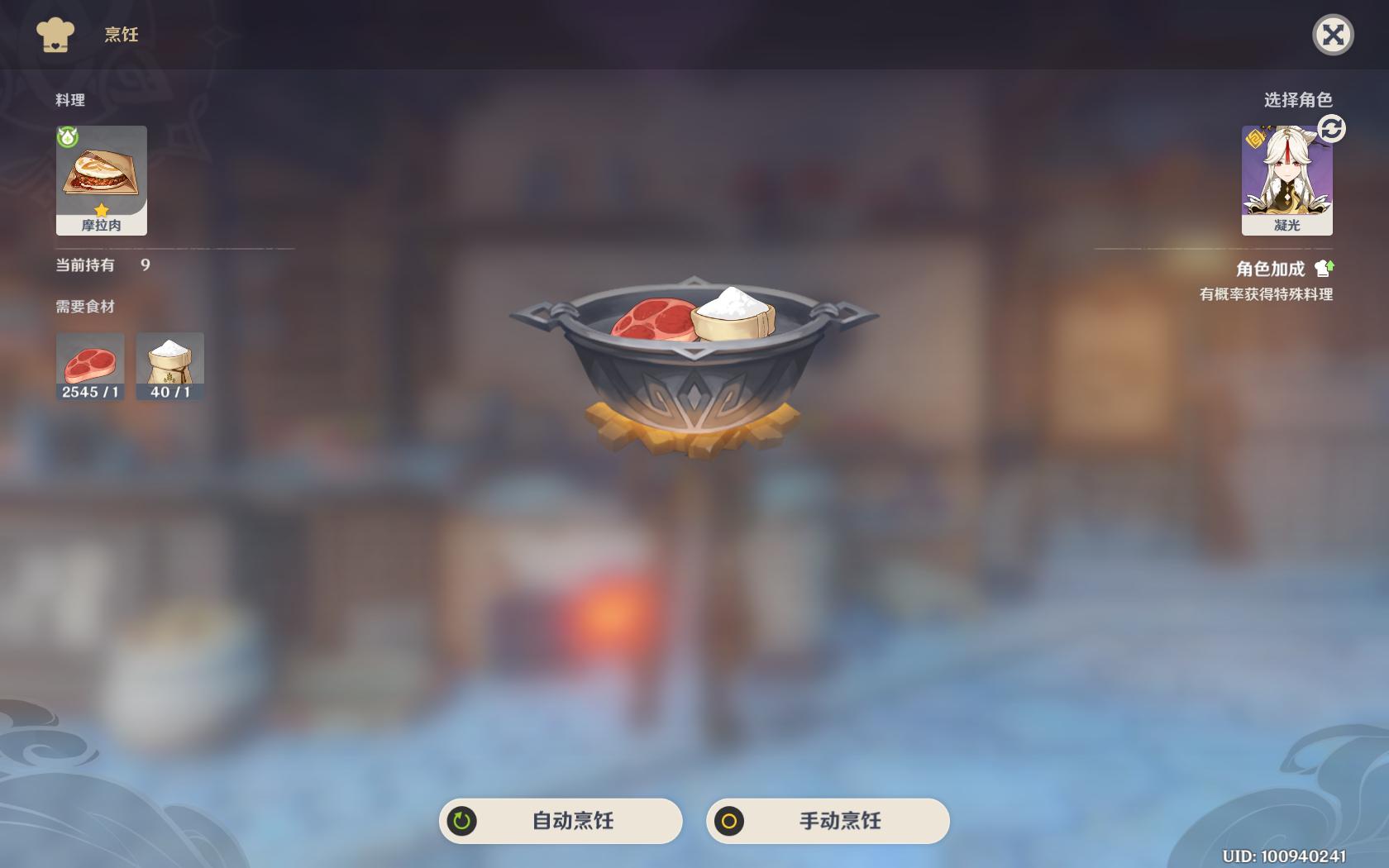Open the auto cook circular arrow icon
This screenshot has height=868, width=1389.
point(461,821)
